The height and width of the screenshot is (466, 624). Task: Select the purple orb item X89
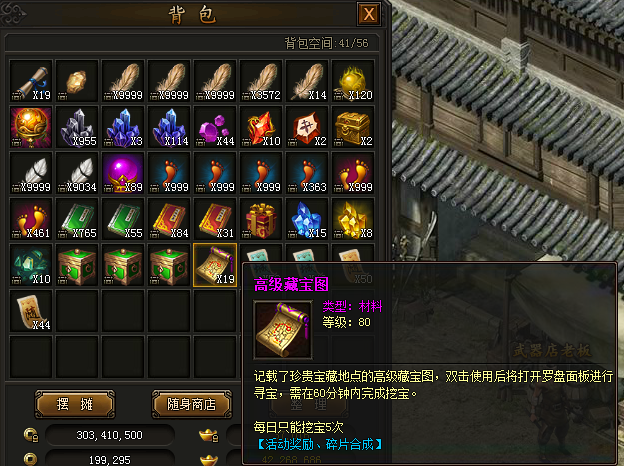coord(123,172)
